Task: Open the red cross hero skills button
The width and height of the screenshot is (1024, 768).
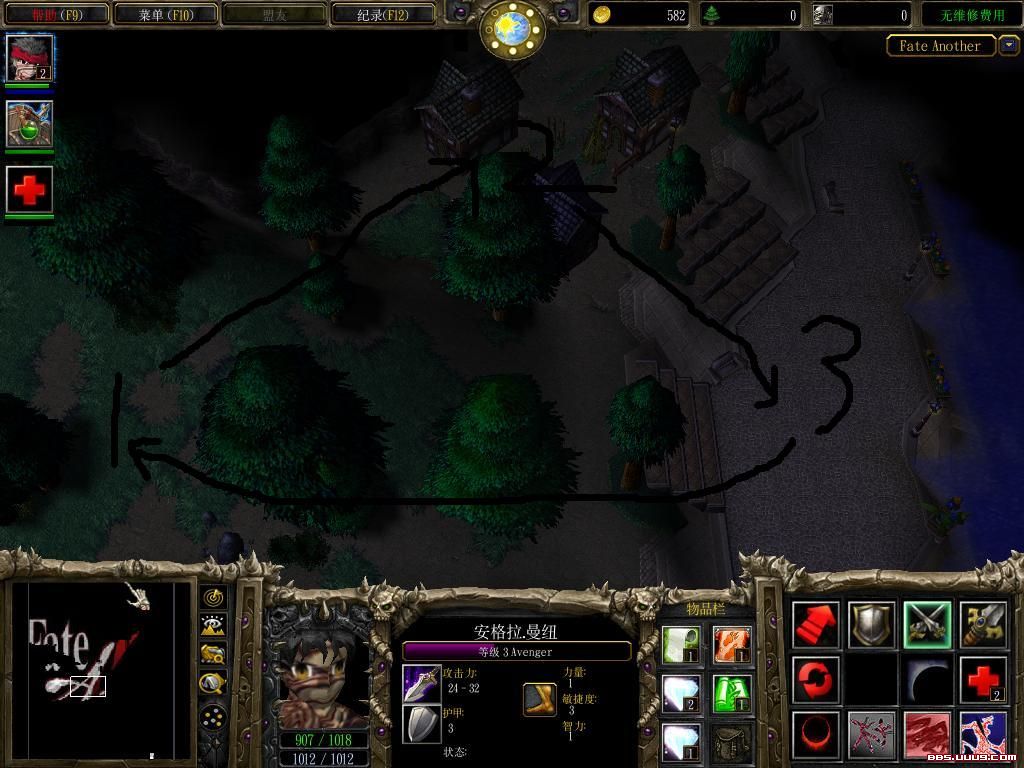Action: (983, 680)
